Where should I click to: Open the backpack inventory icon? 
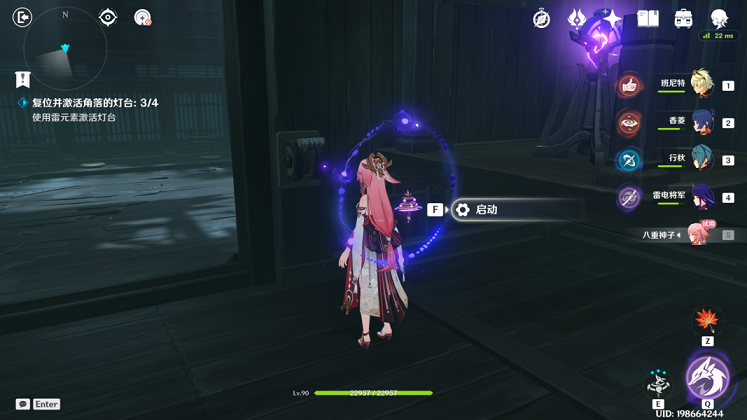point(683,18)
